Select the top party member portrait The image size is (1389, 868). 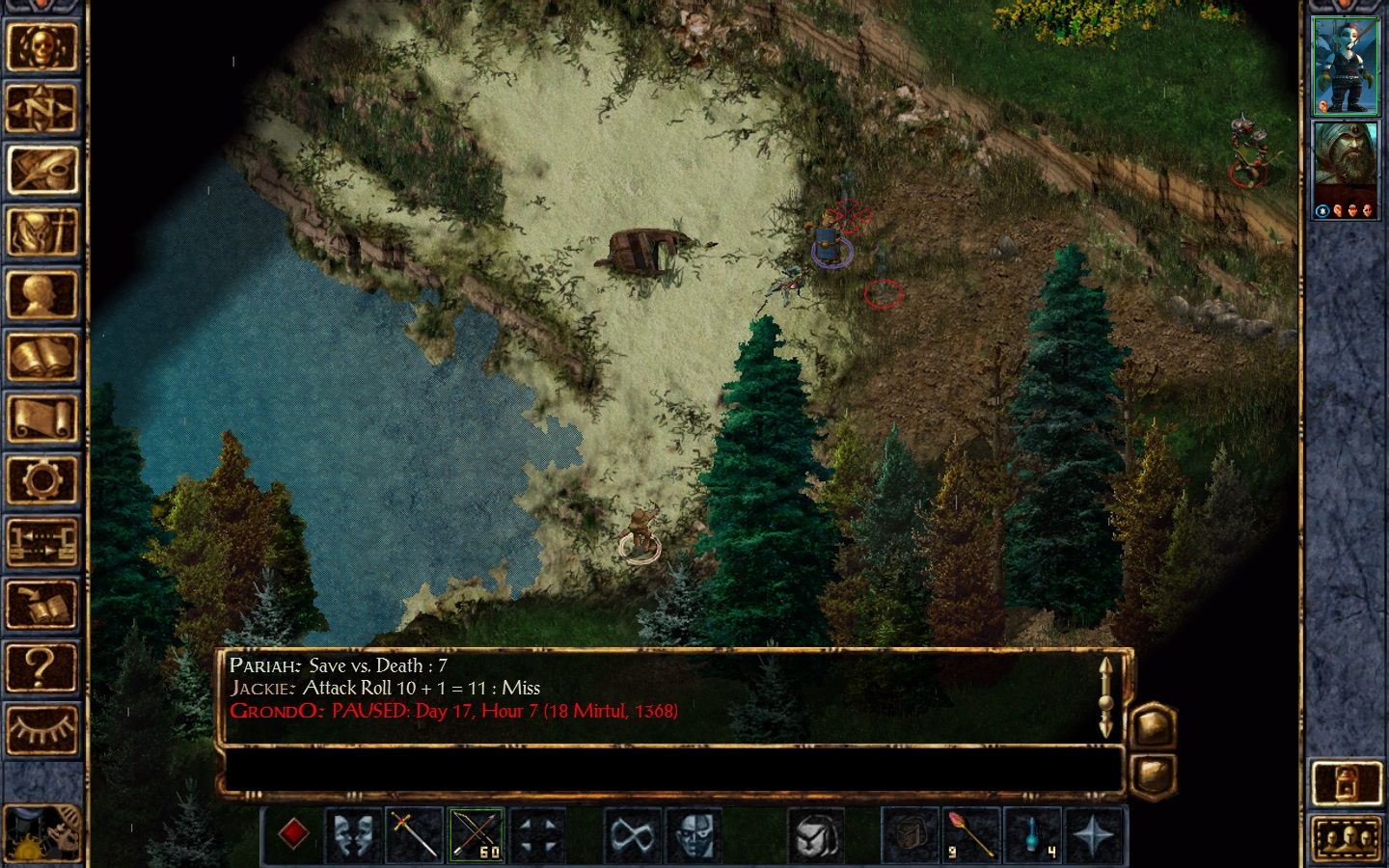[1346, 66]
